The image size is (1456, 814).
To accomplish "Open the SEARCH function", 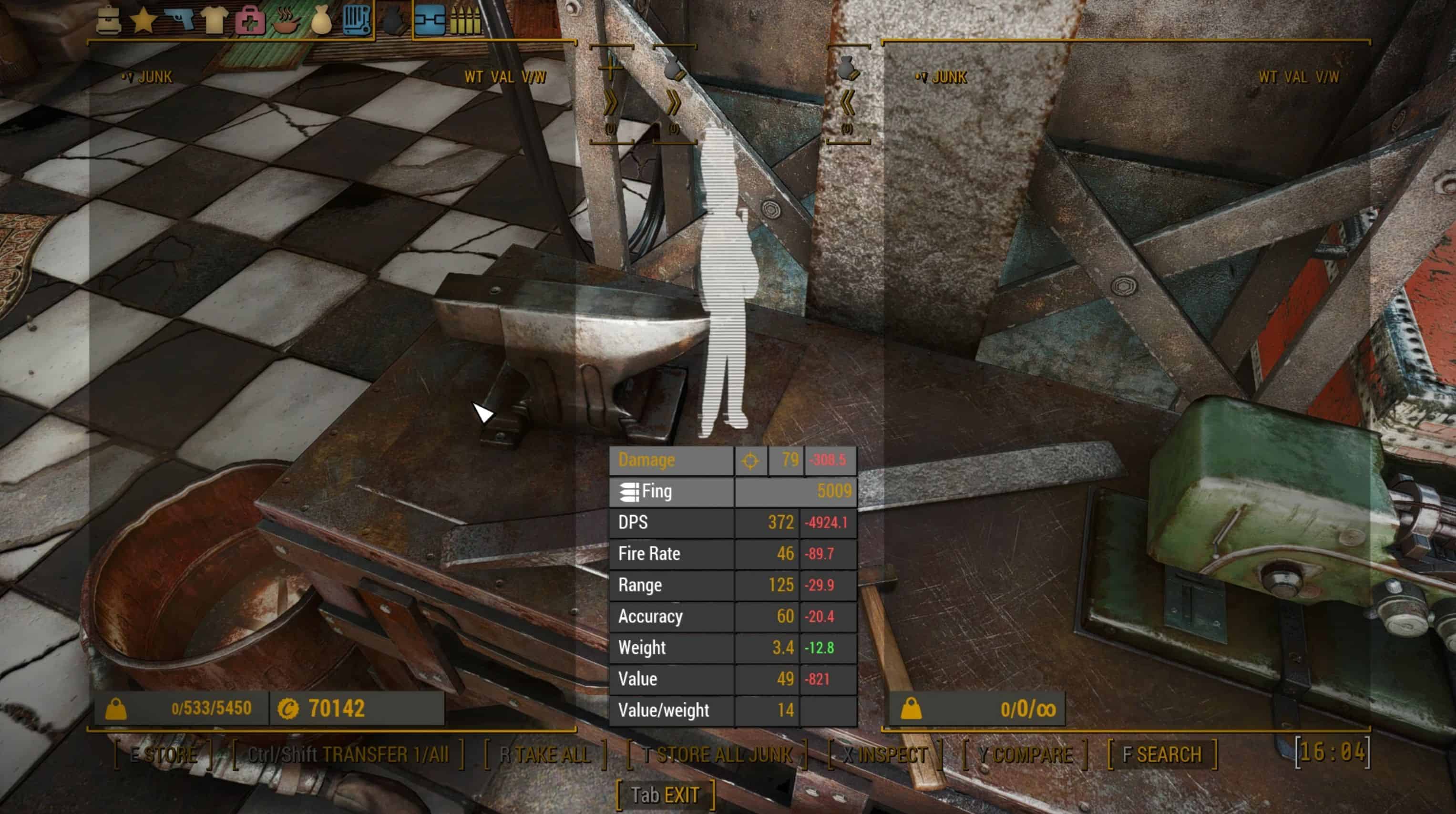I will [x=1162, y=754].
